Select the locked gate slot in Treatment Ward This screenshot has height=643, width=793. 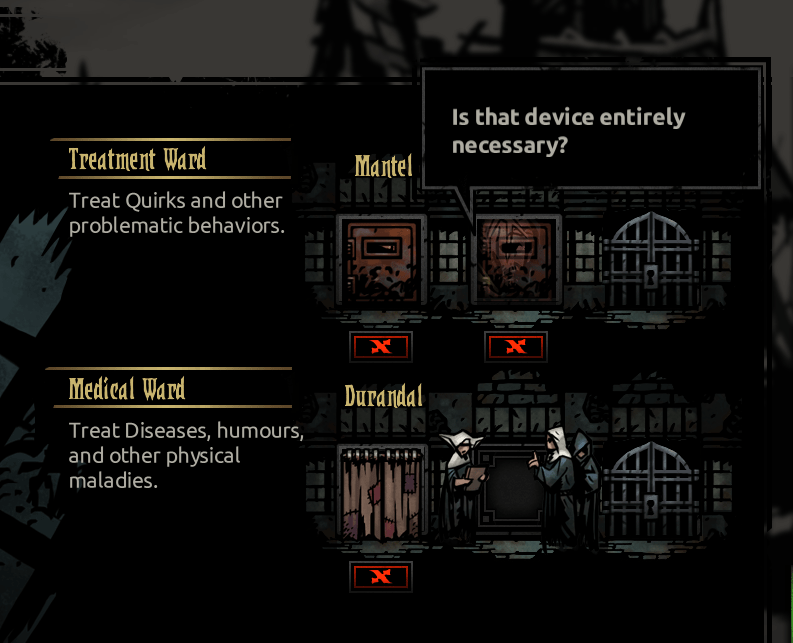(651, 258)
